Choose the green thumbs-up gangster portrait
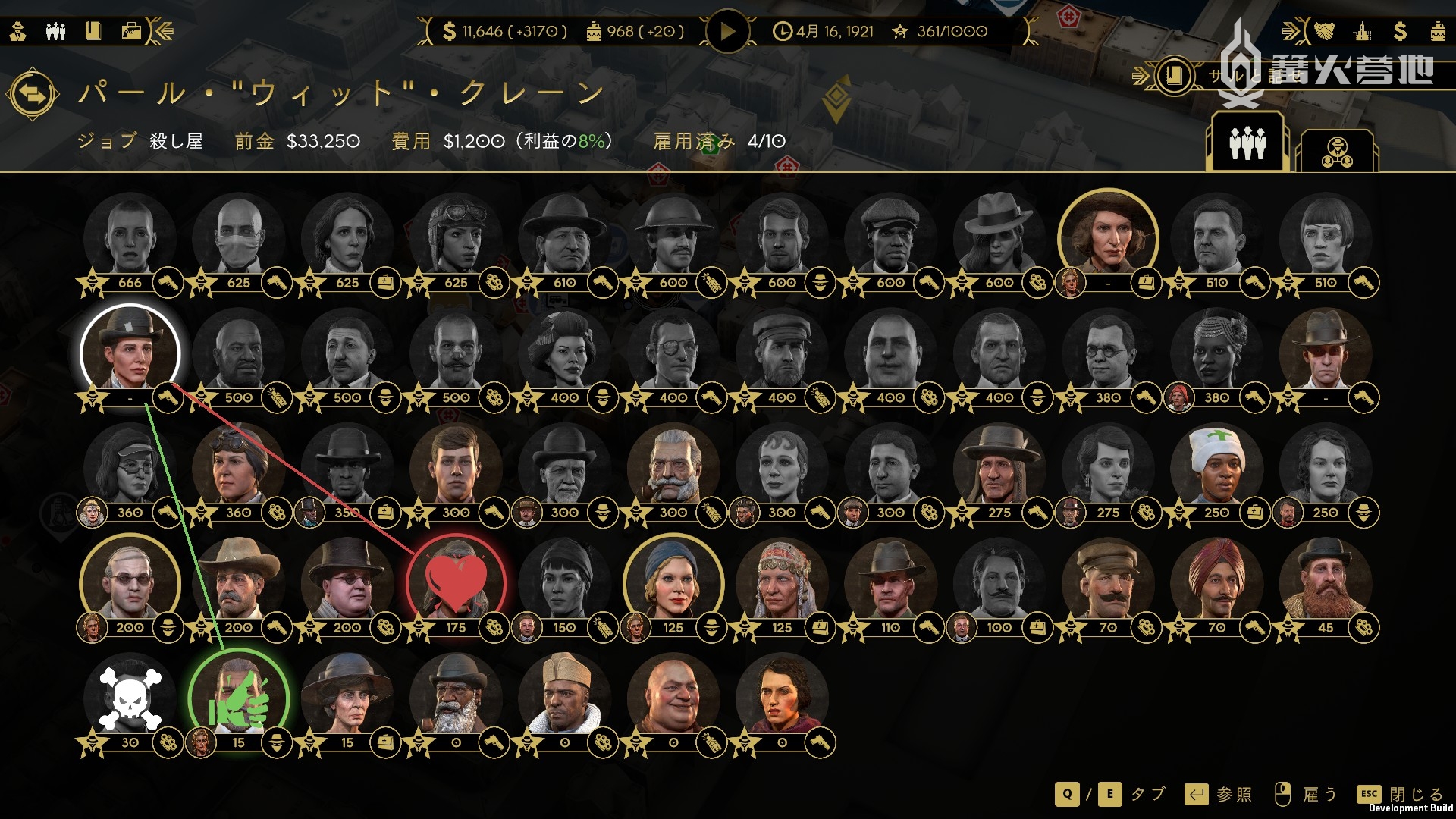 coord(238,697)
